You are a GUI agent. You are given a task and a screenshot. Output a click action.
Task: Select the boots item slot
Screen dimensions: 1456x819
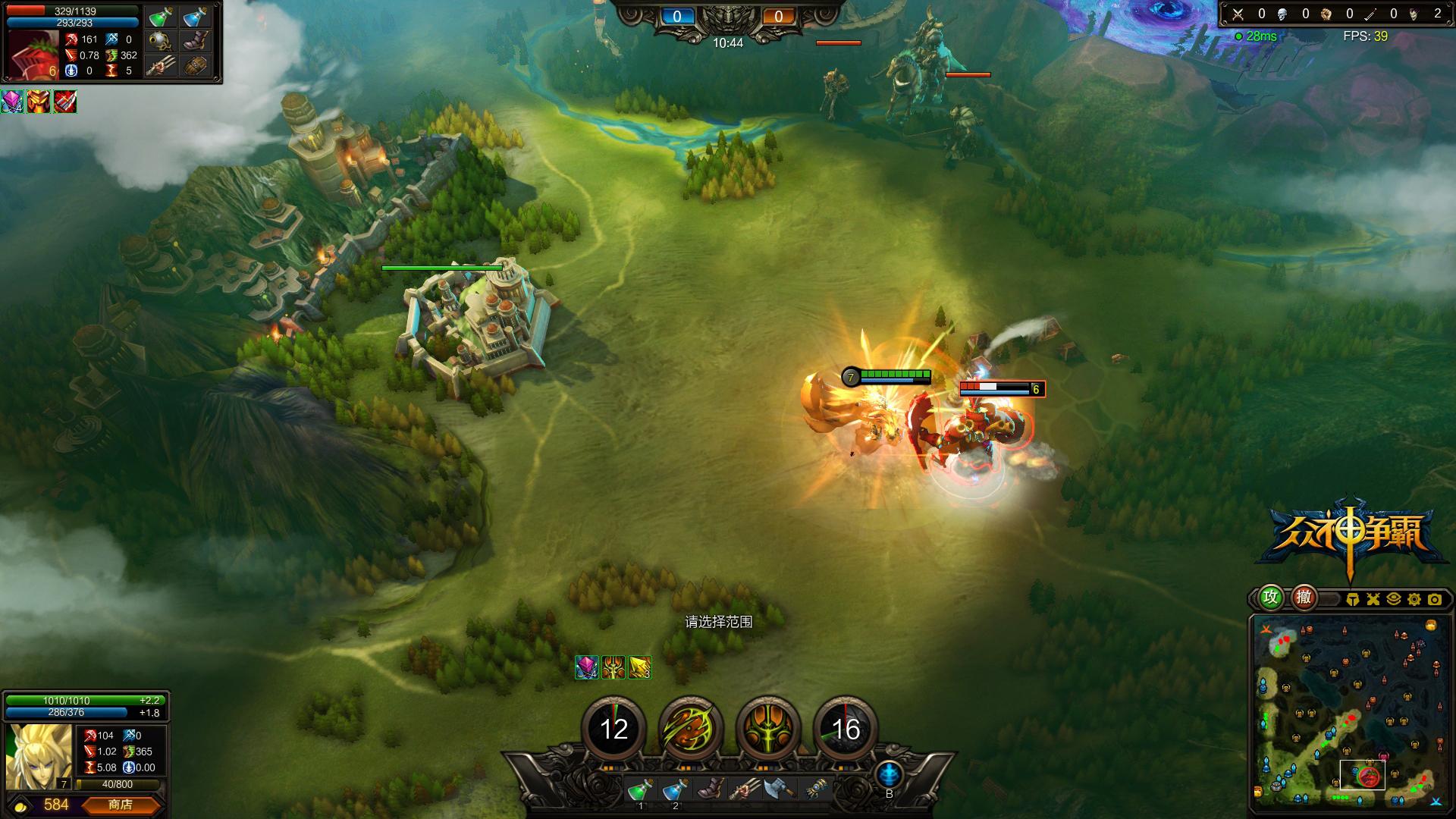710,790
